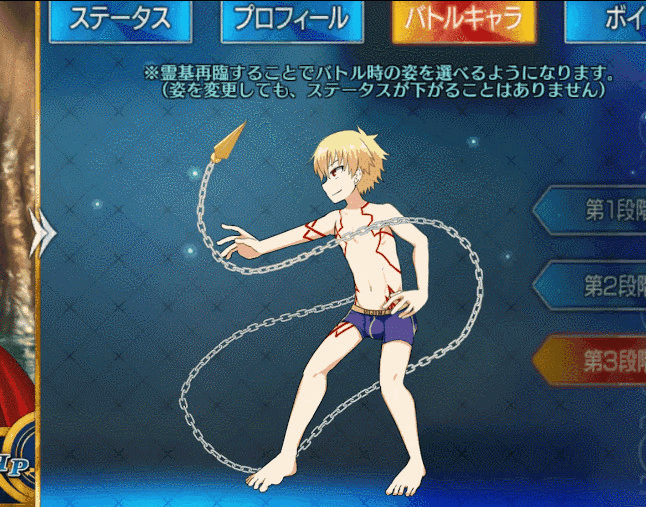Screen dimensions: 646x507
Task: Choose the 第2段階 ascension stage
Action: click(596, 285)
